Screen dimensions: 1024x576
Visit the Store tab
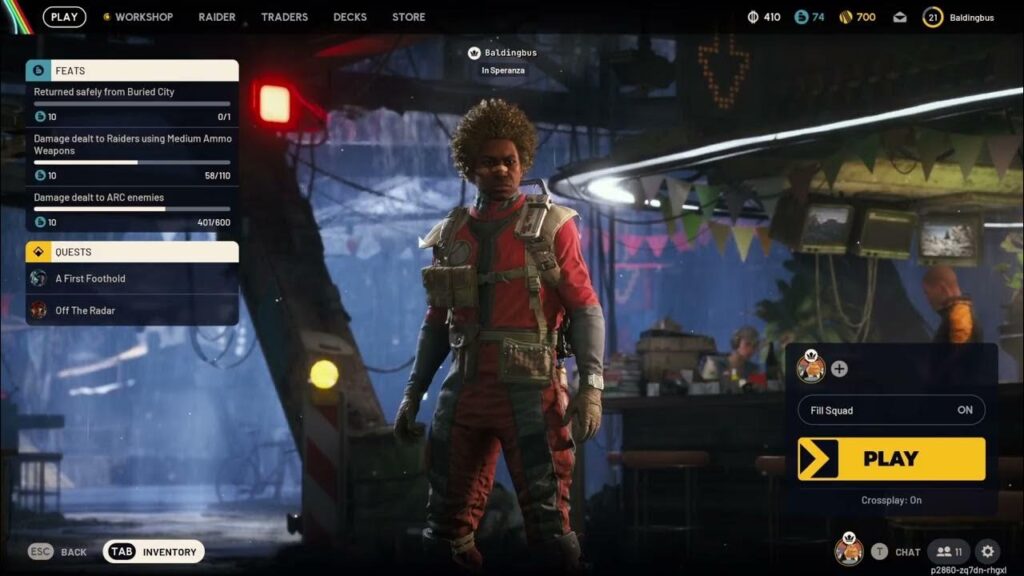coord(409,17)
